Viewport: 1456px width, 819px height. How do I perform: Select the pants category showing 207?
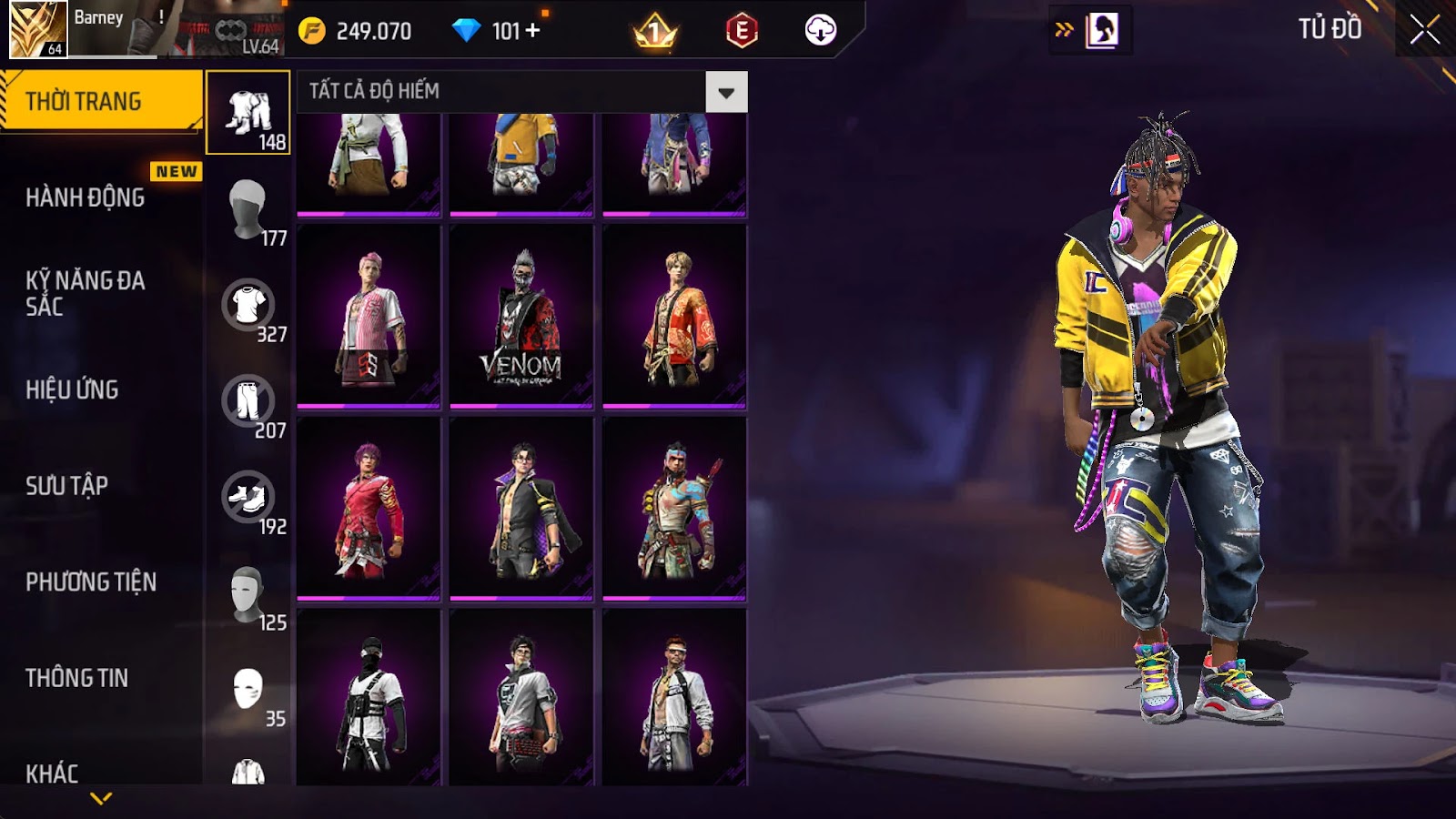coord(248,401)
